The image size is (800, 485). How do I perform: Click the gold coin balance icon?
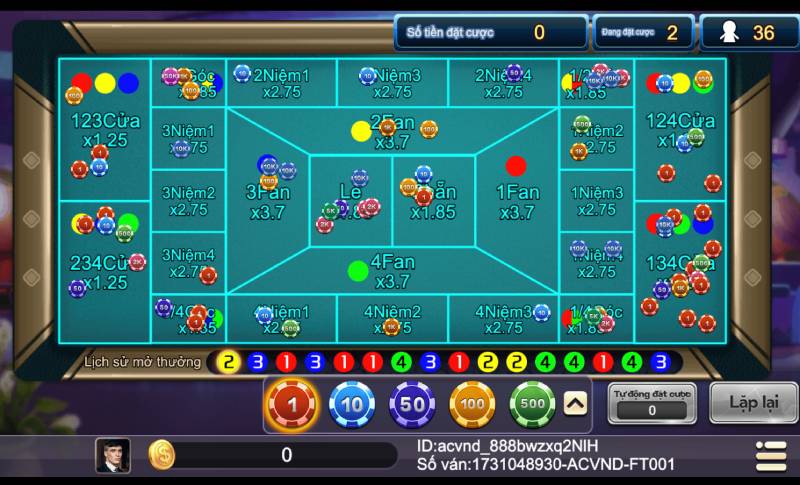click(x=161, y=455)
